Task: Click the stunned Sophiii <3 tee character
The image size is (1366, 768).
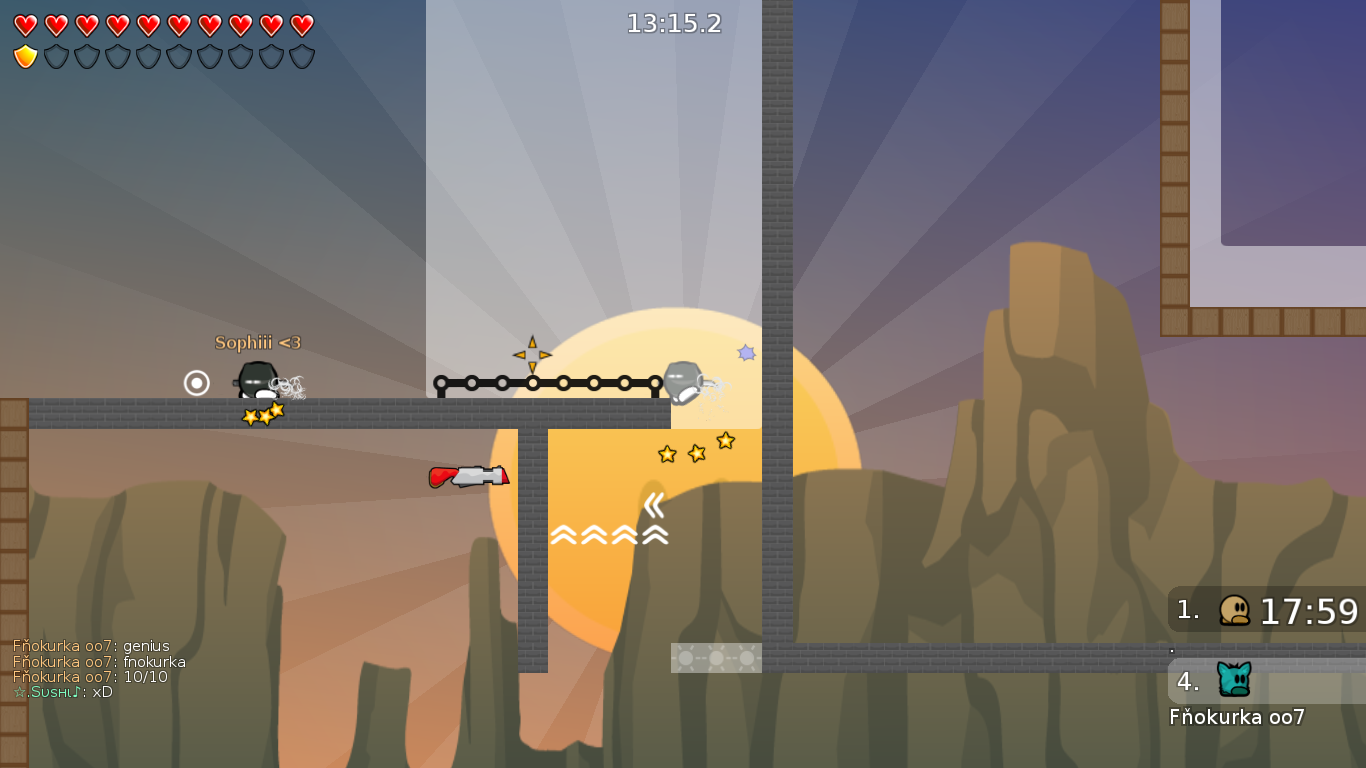Action: click(x=258, y=382)
